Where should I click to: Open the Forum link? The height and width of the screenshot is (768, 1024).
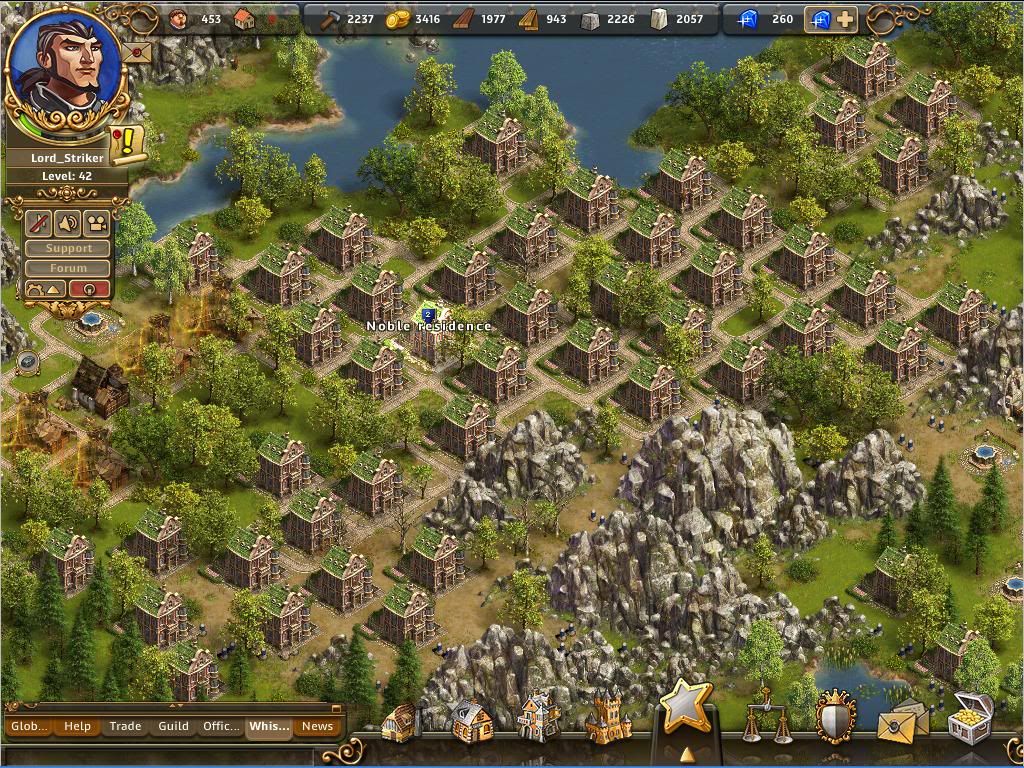click(68, 268)
